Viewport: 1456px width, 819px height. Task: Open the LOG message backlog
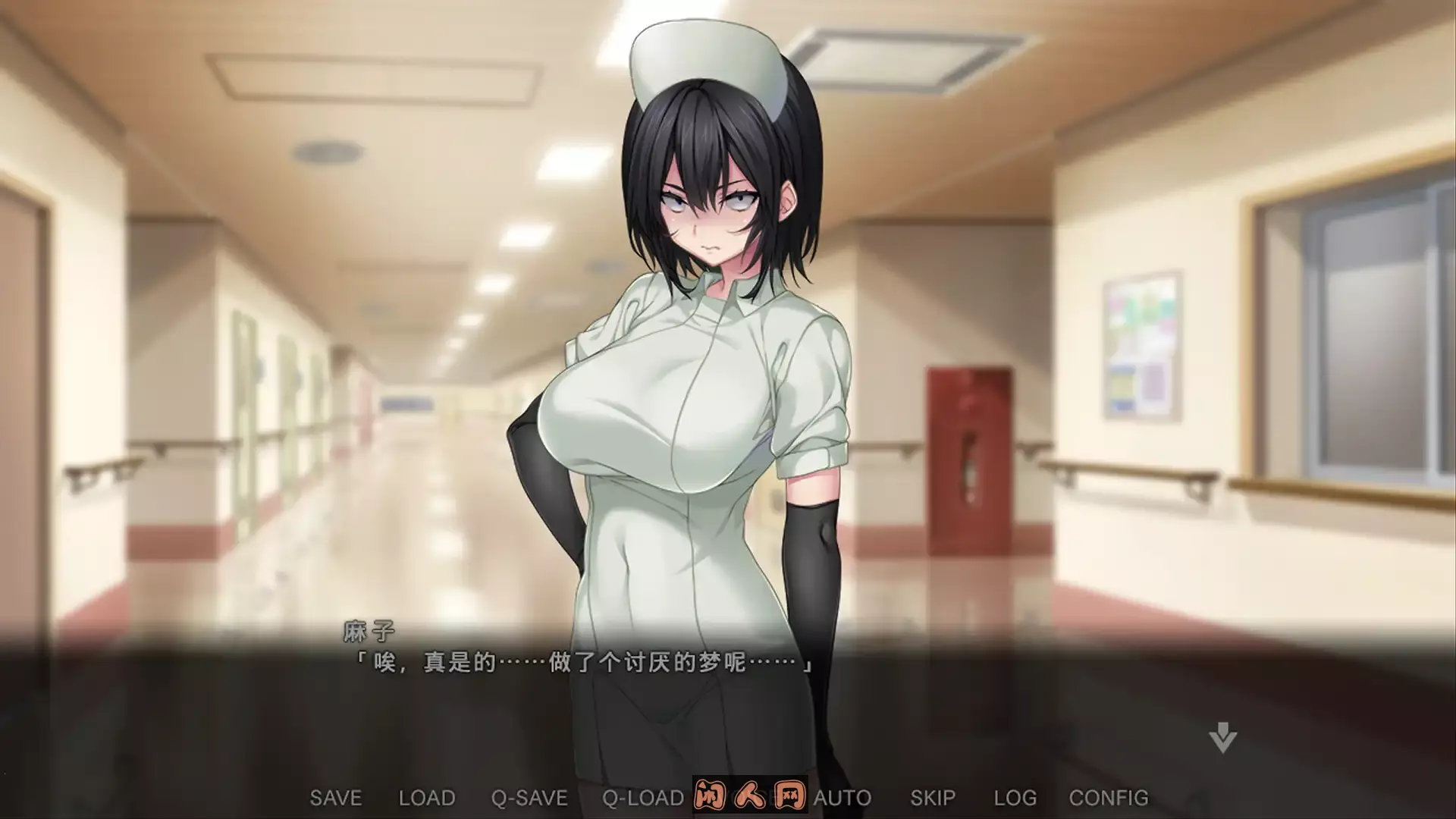(1016, 798)
